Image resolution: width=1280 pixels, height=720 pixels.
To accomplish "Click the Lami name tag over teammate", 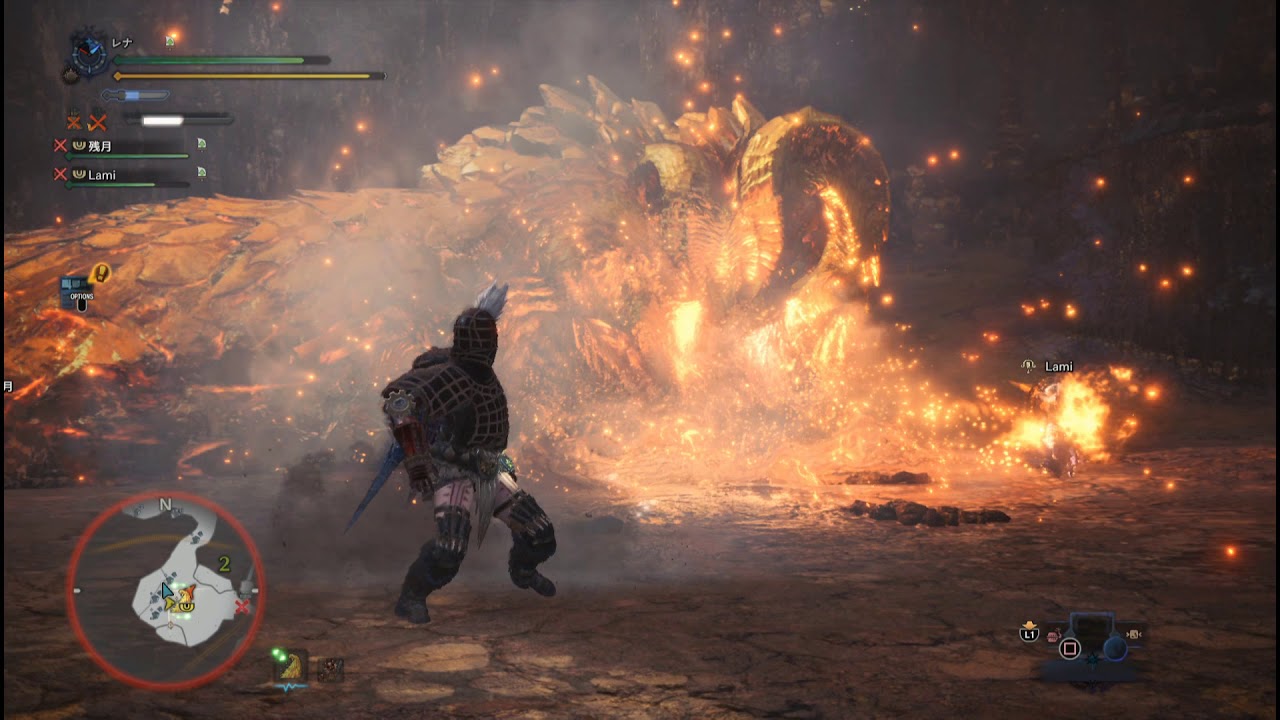I will (1058, 367).
